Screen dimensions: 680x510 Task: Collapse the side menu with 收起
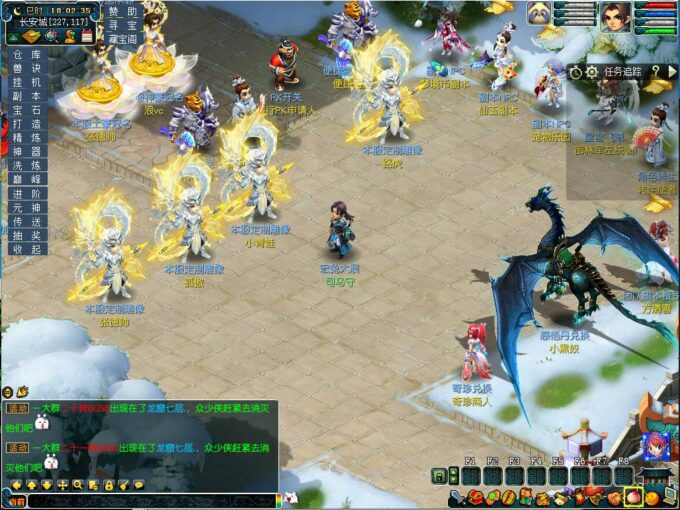(28, 249)
